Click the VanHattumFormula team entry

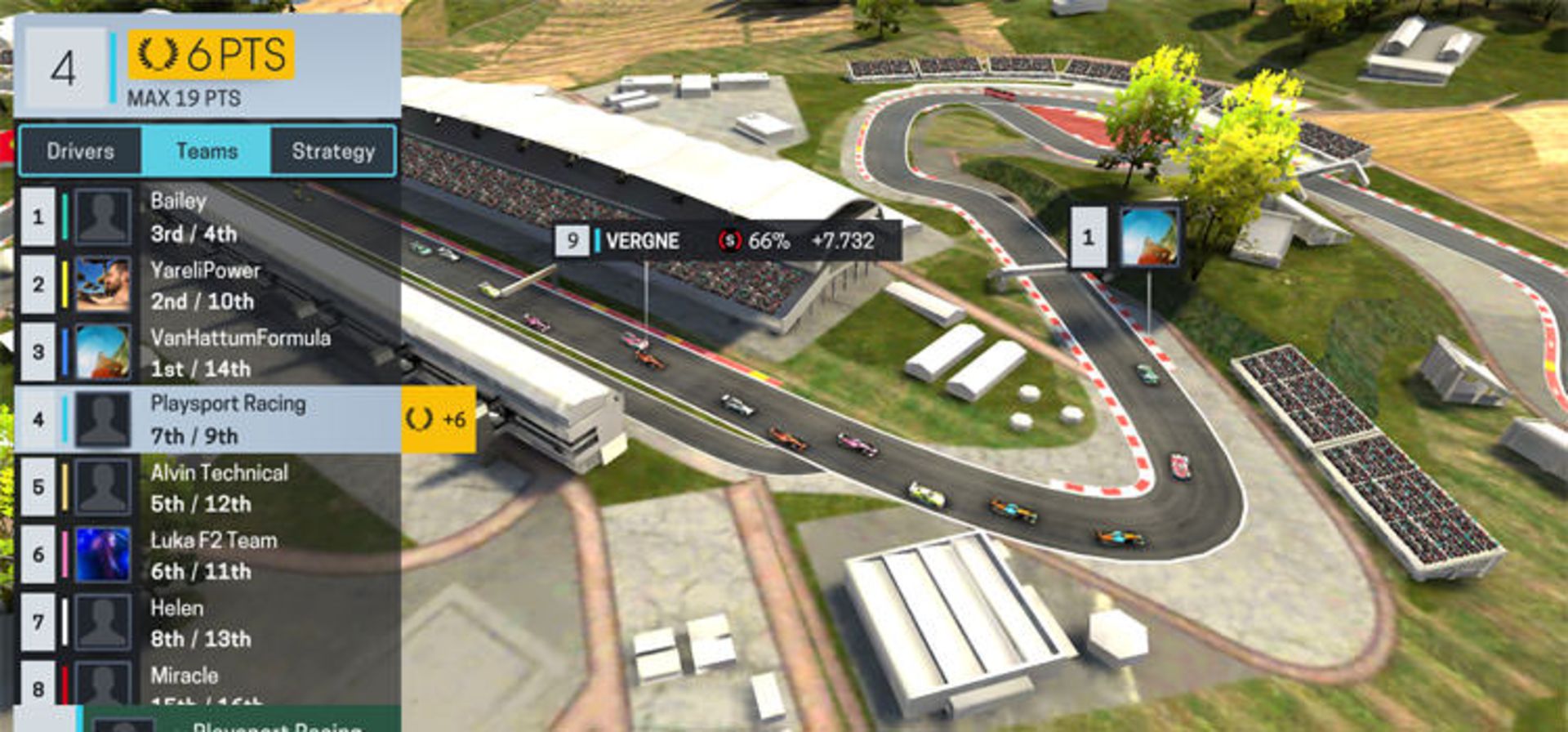click(x=208, y=353)
